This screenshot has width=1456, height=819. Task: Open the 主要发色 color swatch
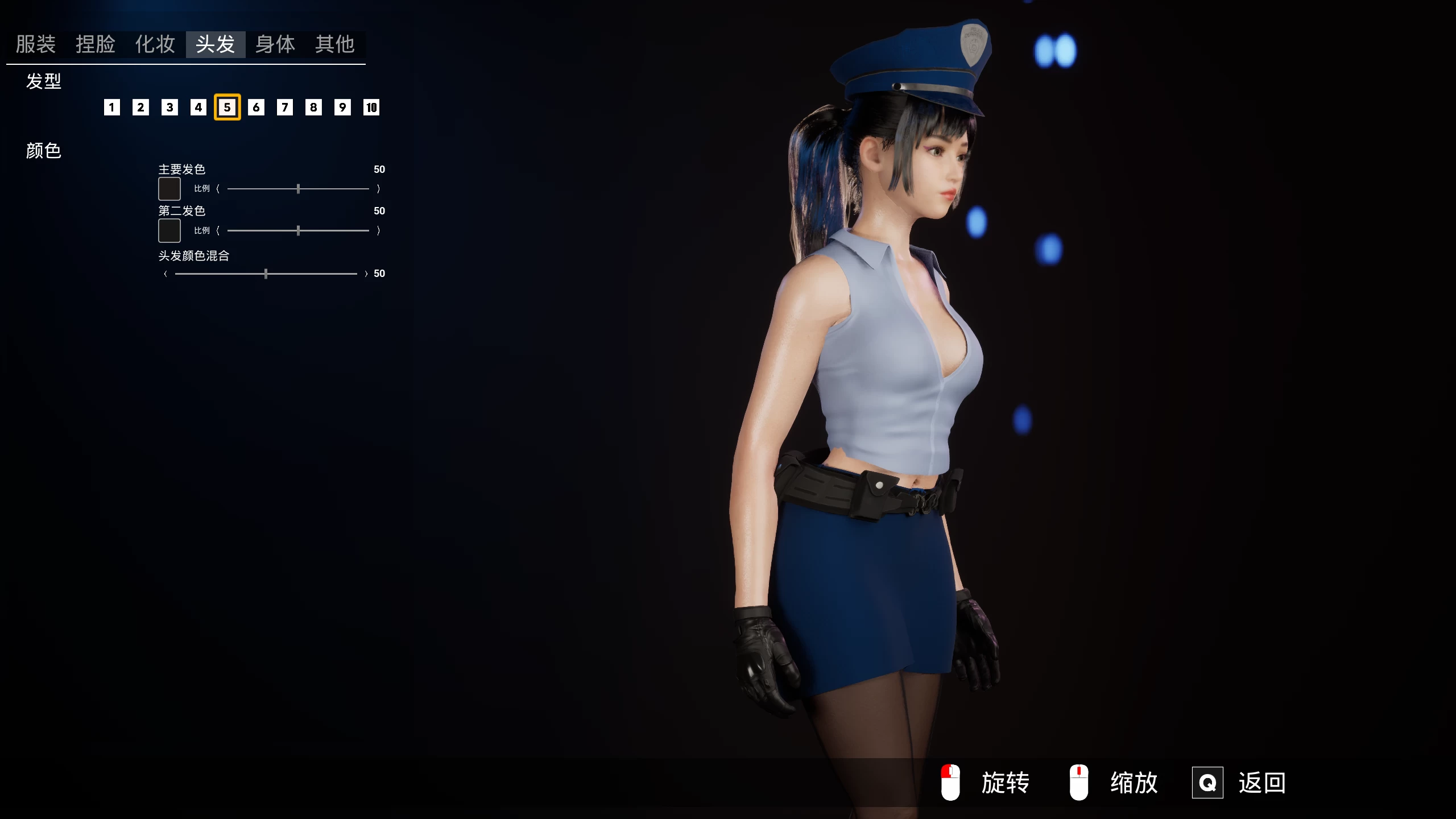tap(169, 189)
